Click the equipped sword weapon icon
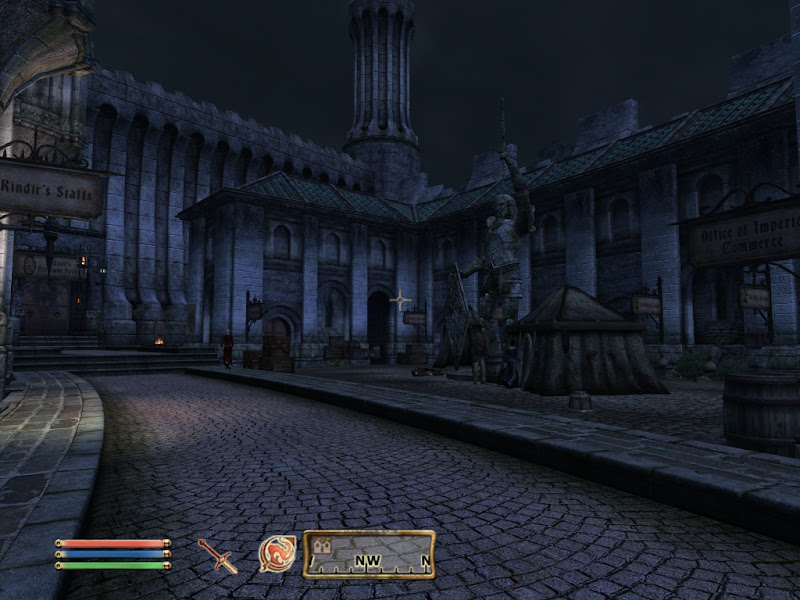Image resolution: width=800 pixels, height=600 pixels. coord(217,555)
